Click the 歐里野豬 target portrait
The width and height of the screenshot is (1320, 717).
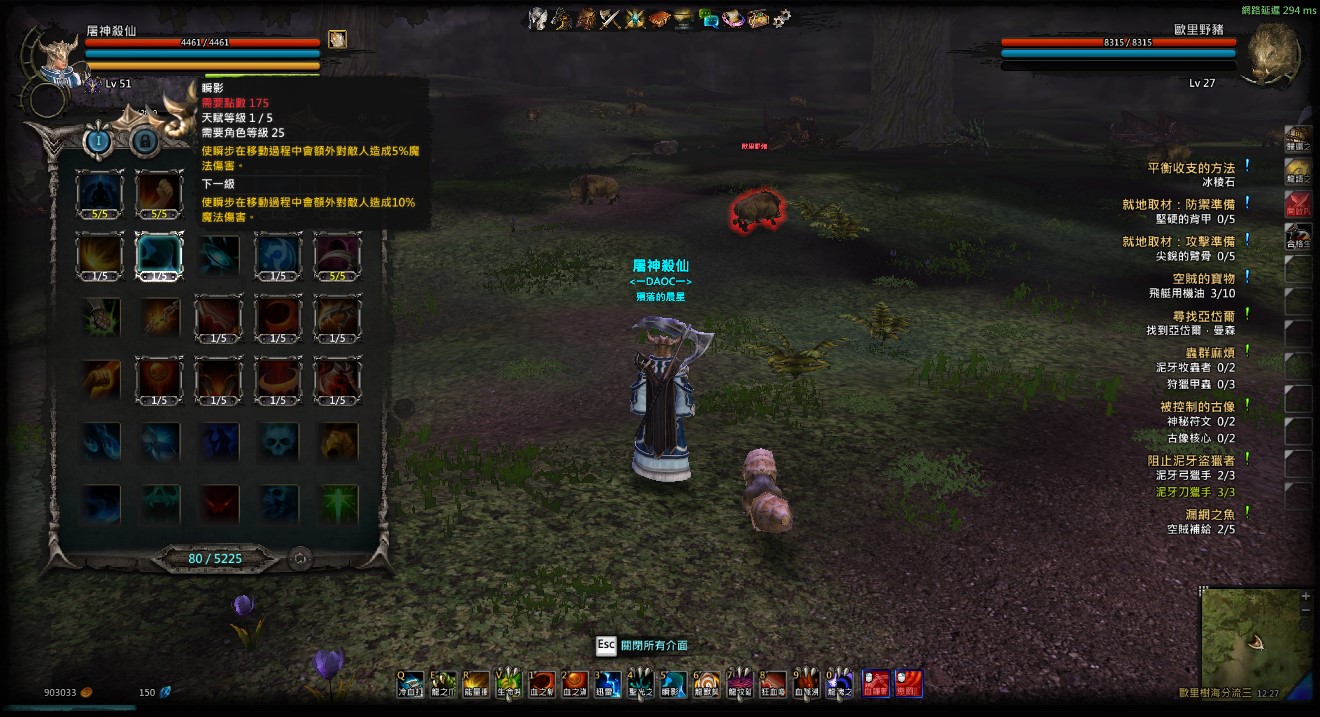tap(1270, 53)
